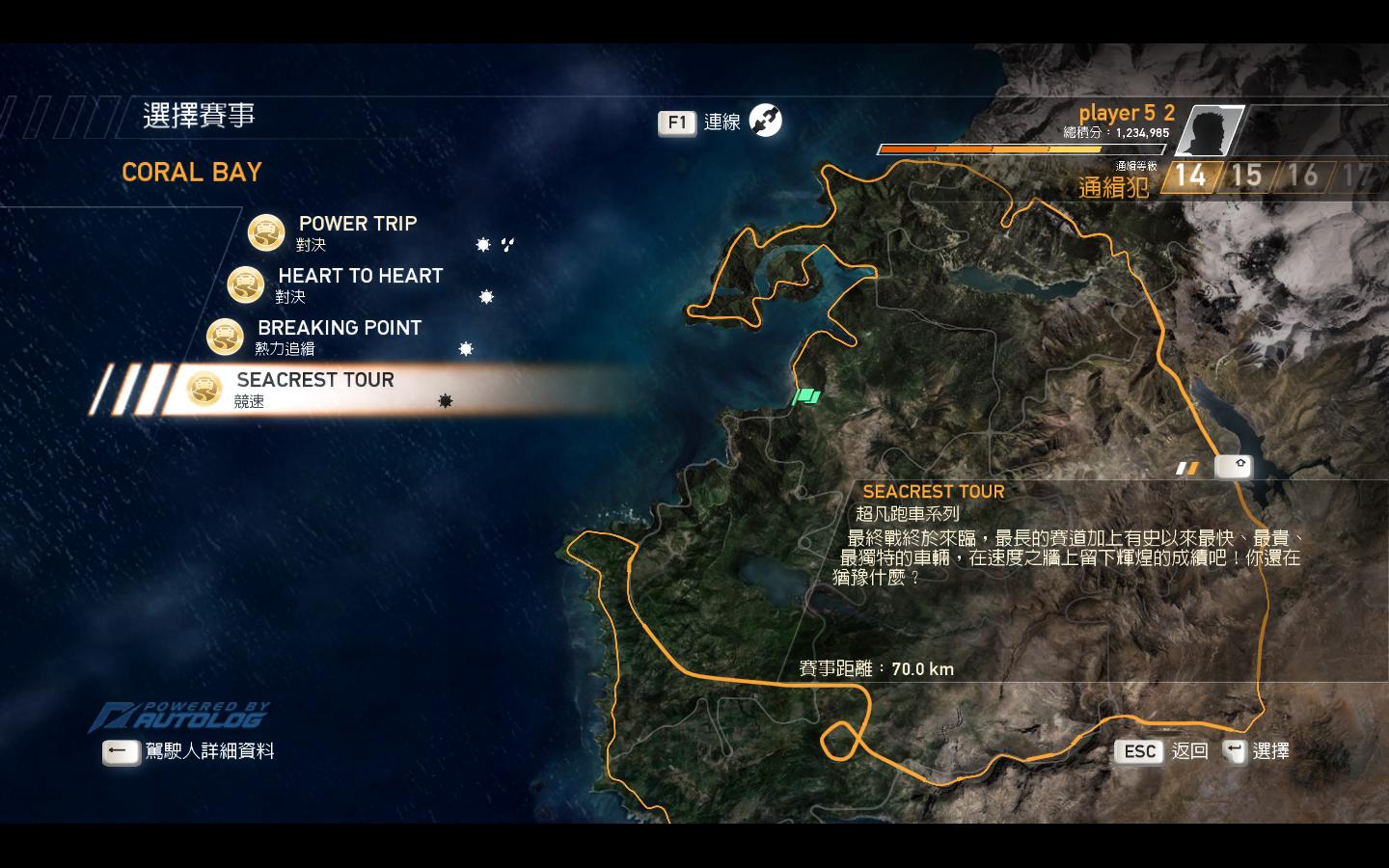Open the BREAKING POINT event
Screen dimensions: 1389x868
(339, 329)
